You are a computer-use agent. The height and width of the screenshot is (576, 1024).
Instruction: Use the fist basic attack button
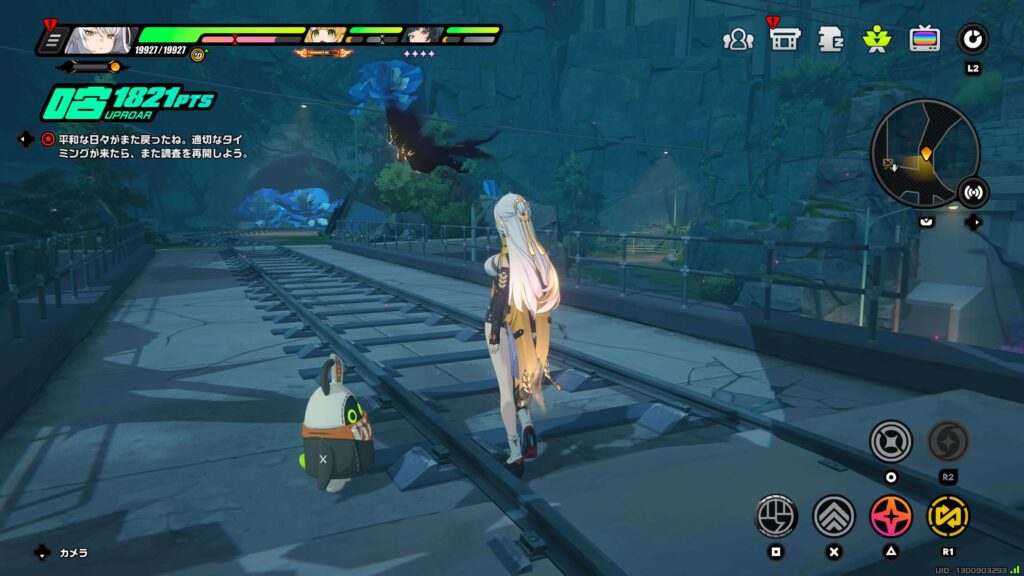[x=776, y=515]
